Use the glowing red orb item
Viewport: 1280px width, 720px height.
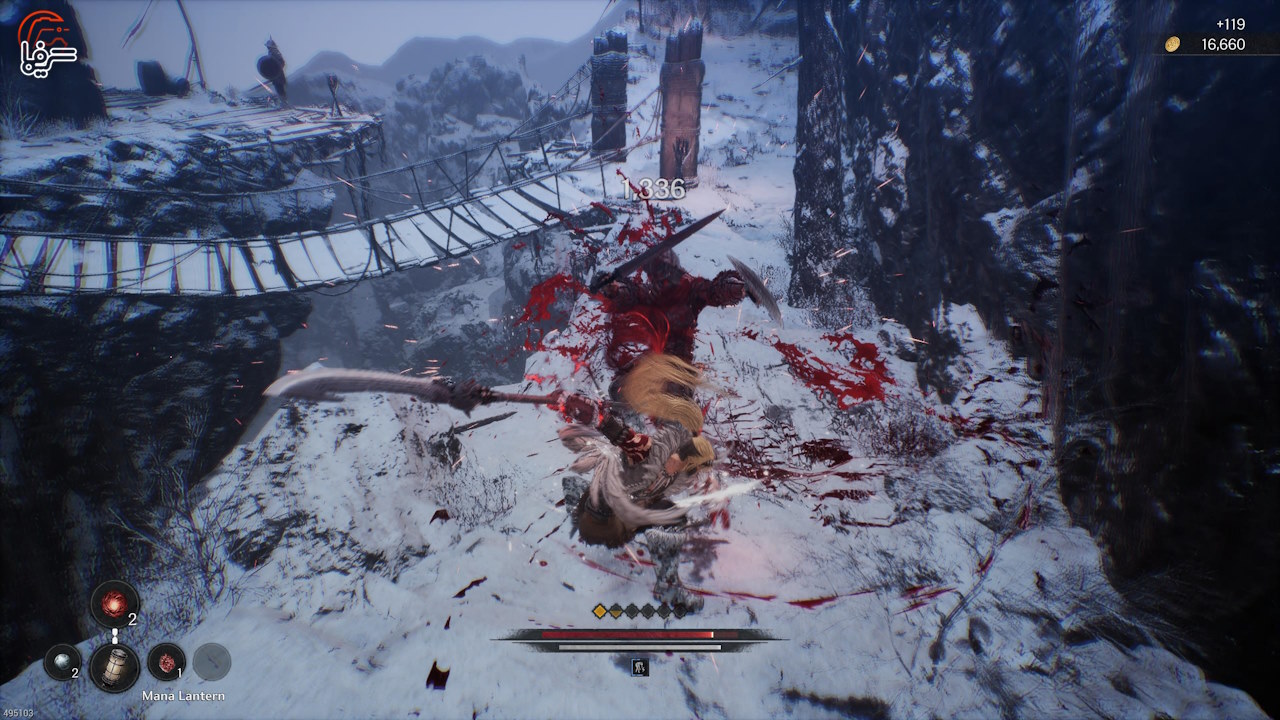(114, 604)
